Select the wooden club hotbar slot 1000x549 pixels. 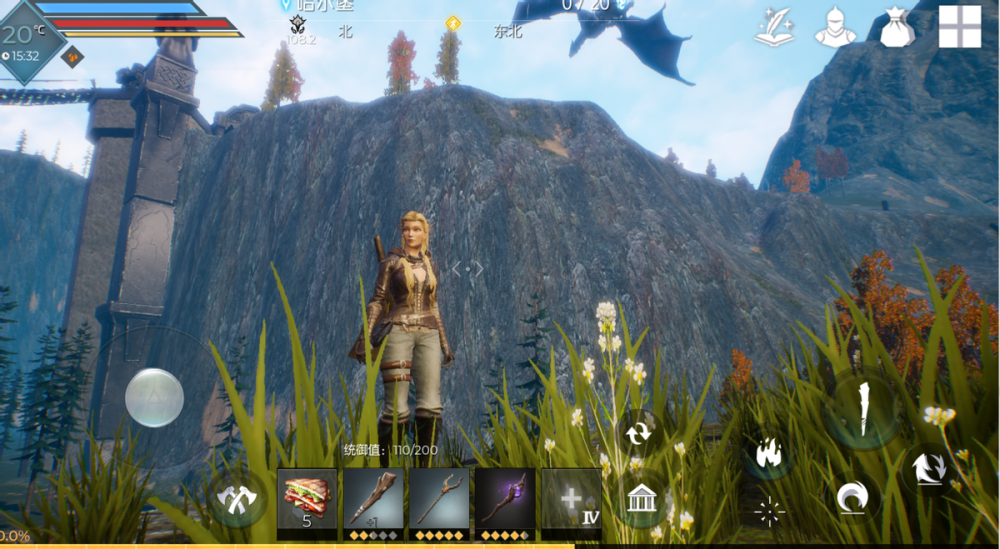coord(373,498)
